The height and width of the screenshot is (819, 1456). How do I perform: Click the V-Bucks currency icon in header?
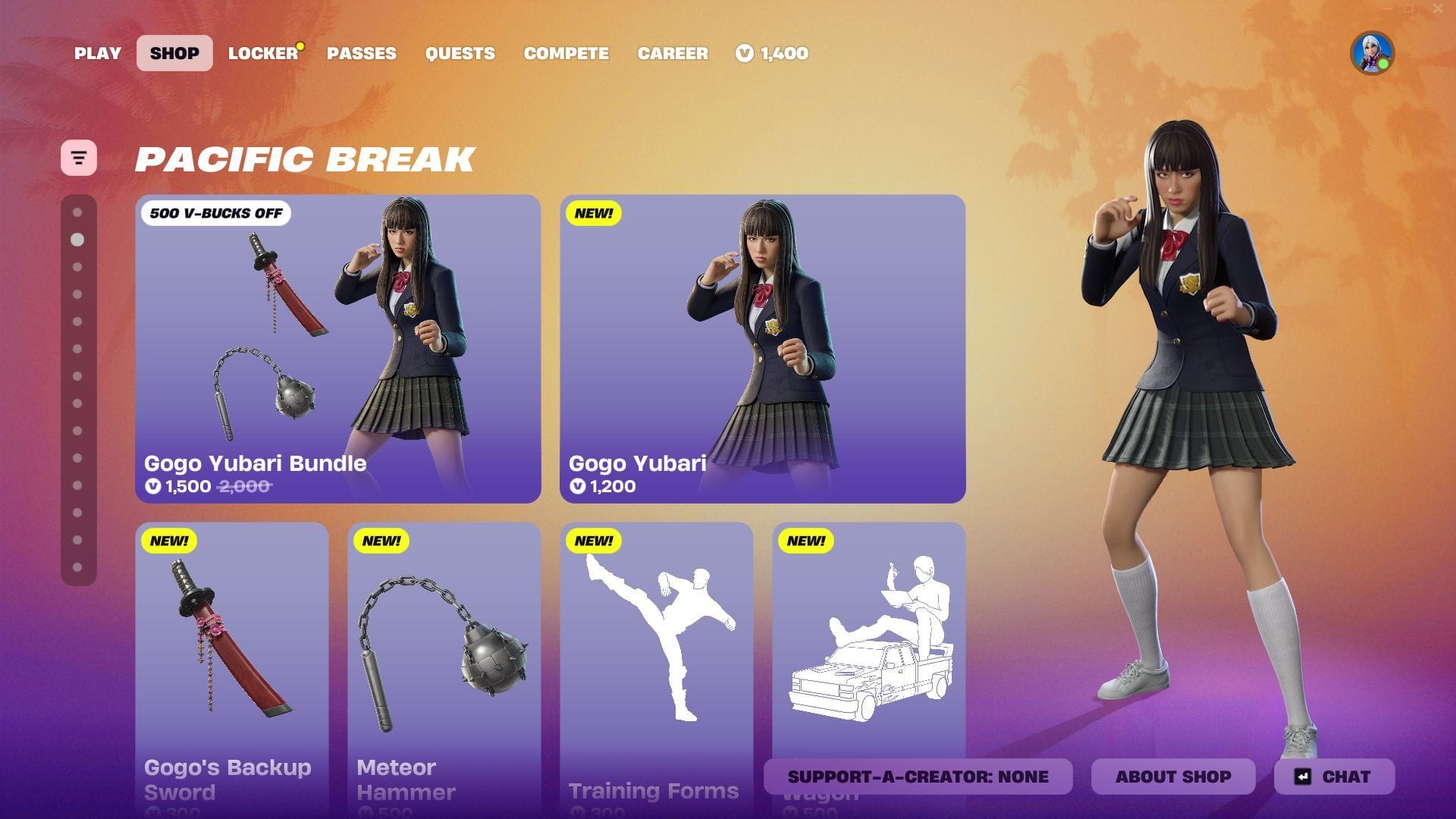point(744,53)
